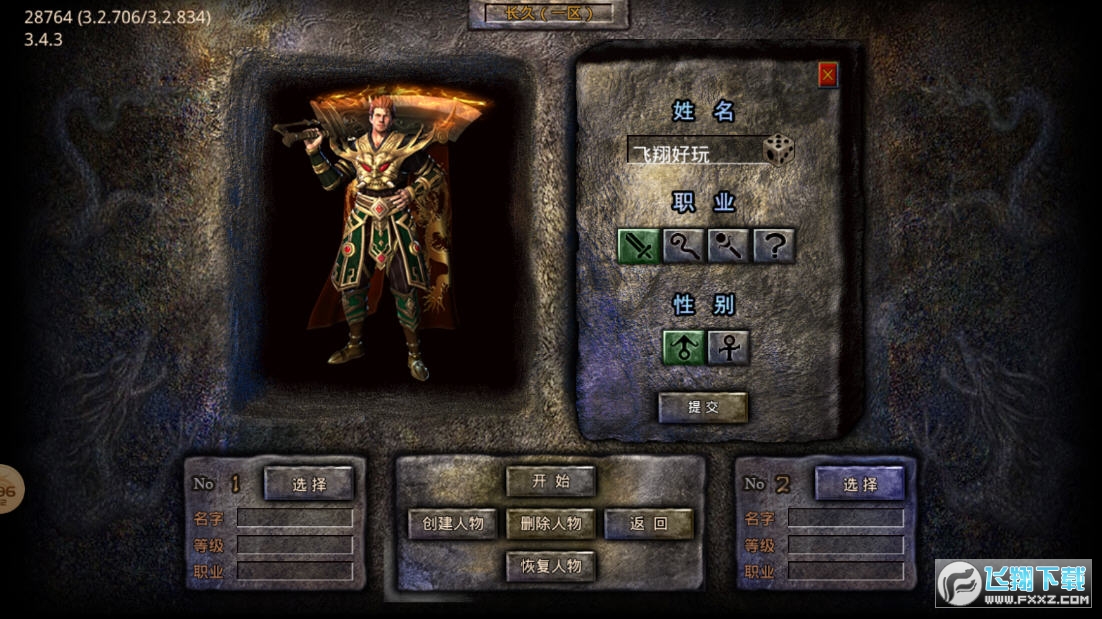The height and width of the screenshot is (619, 1102).
Task: Roll the dice for a random name
Action: click(x=778, y=151)
